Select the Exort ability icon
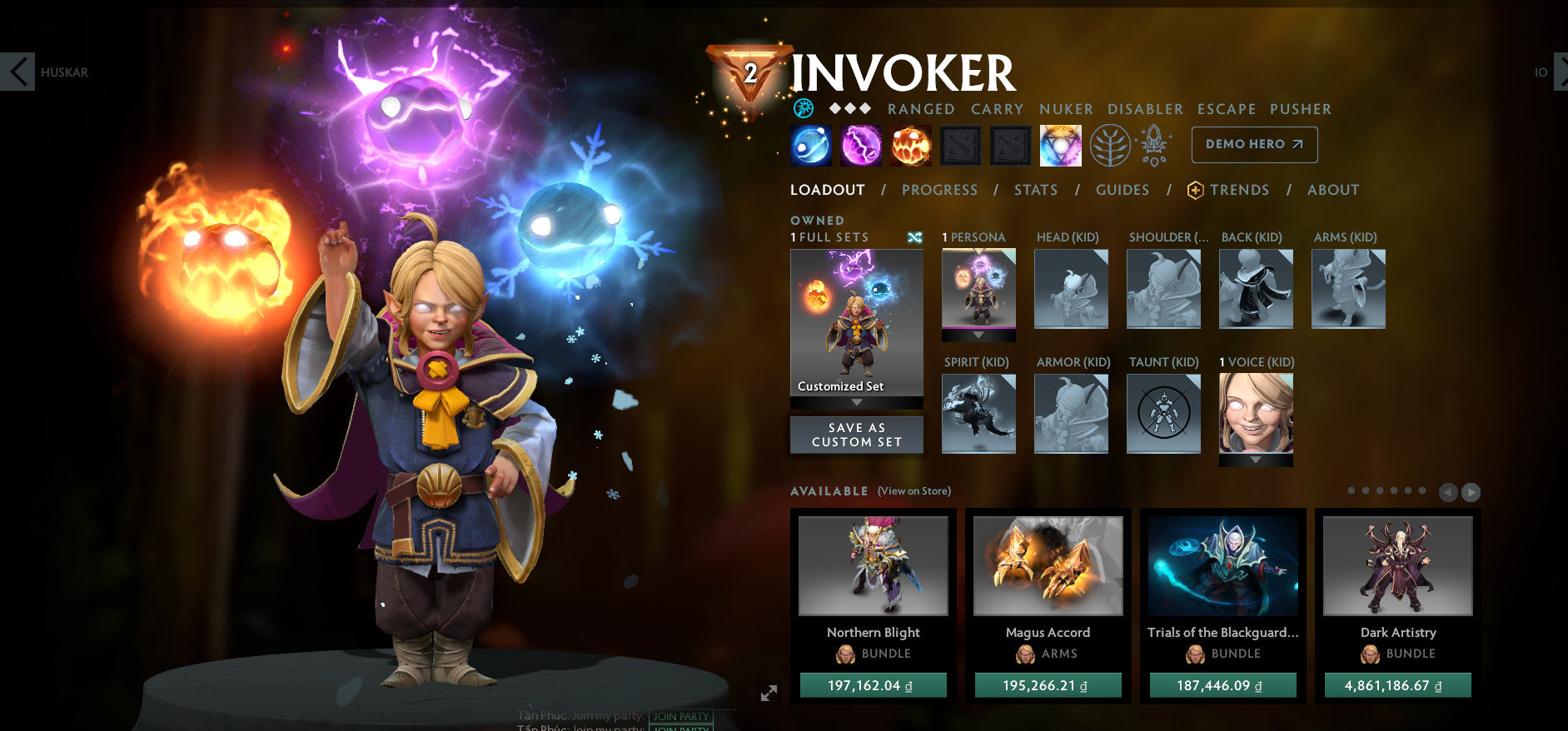The height and width of the screenshot is (731, 1568). click(910, 144)
